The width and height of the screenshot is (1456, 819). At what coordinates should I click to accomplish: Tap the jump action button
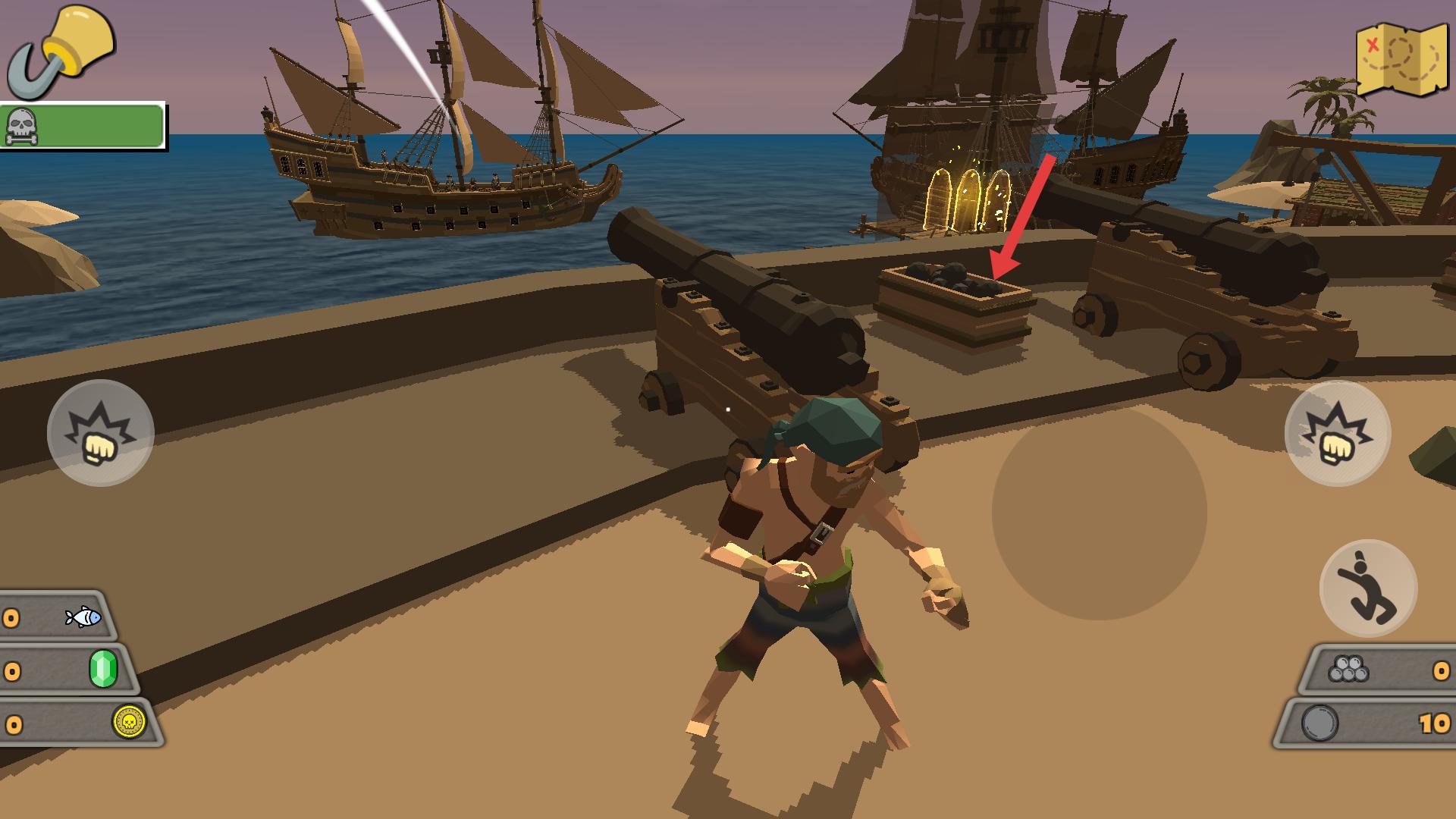tap(1368, 588)
